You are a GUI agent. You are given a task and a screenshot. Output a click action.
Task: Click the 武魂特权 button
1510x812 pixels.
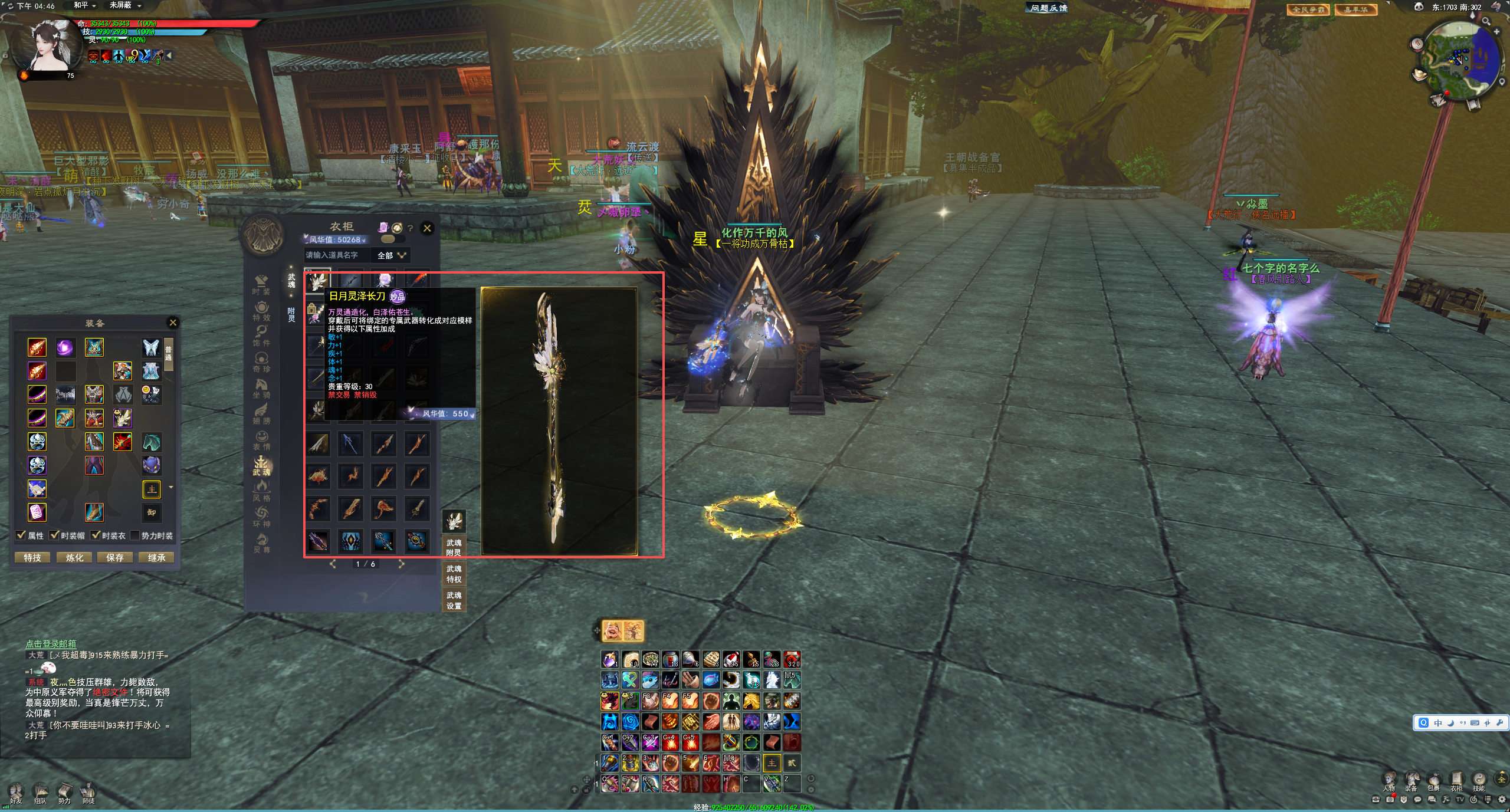[x=454, y=574]
